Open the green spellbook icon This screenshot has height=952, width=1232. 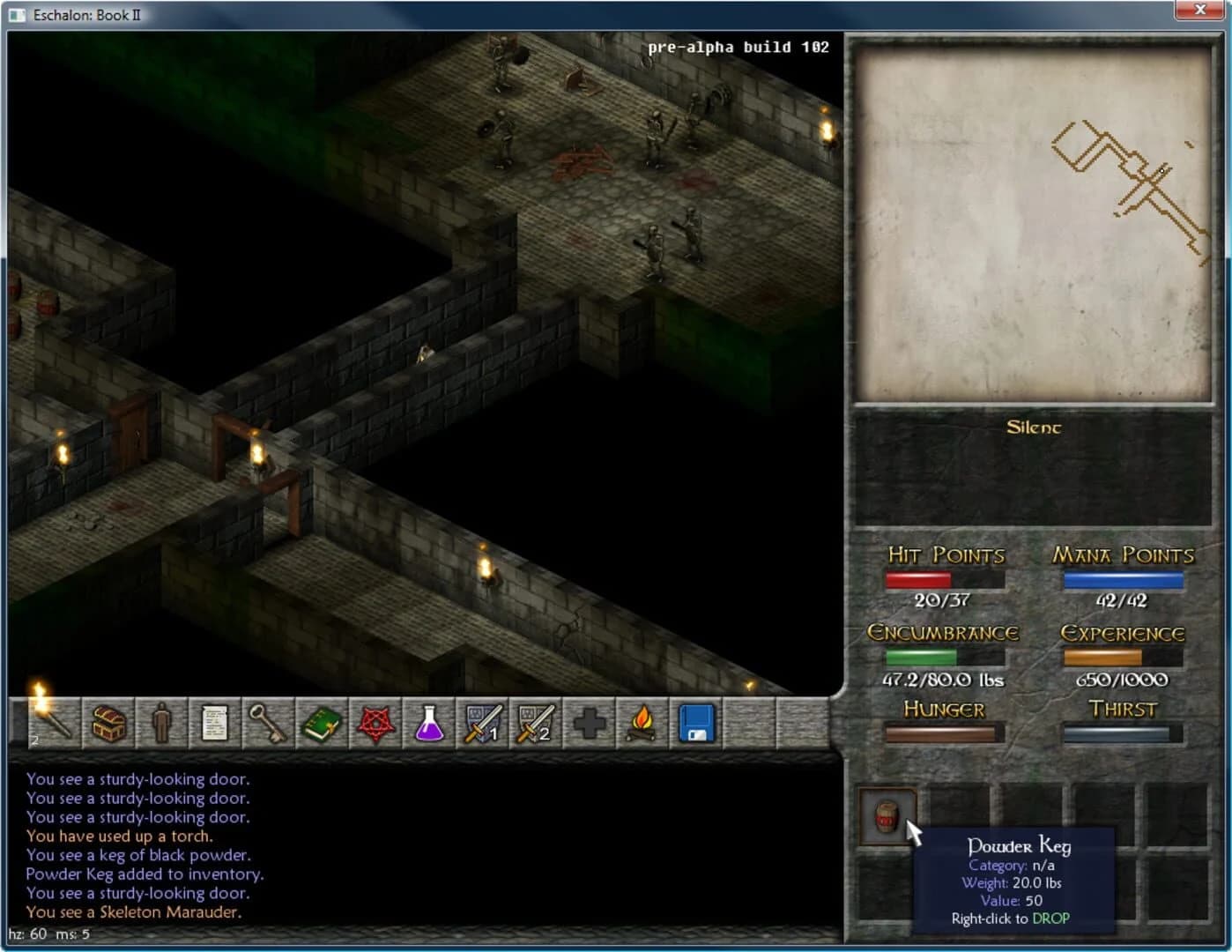coord(323,723)
